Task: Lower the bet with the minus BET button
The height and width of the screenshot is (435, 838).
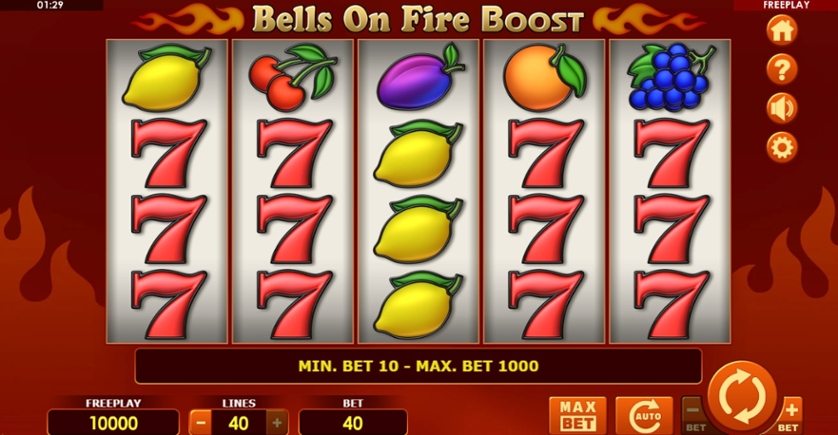Action: [693, 412]
